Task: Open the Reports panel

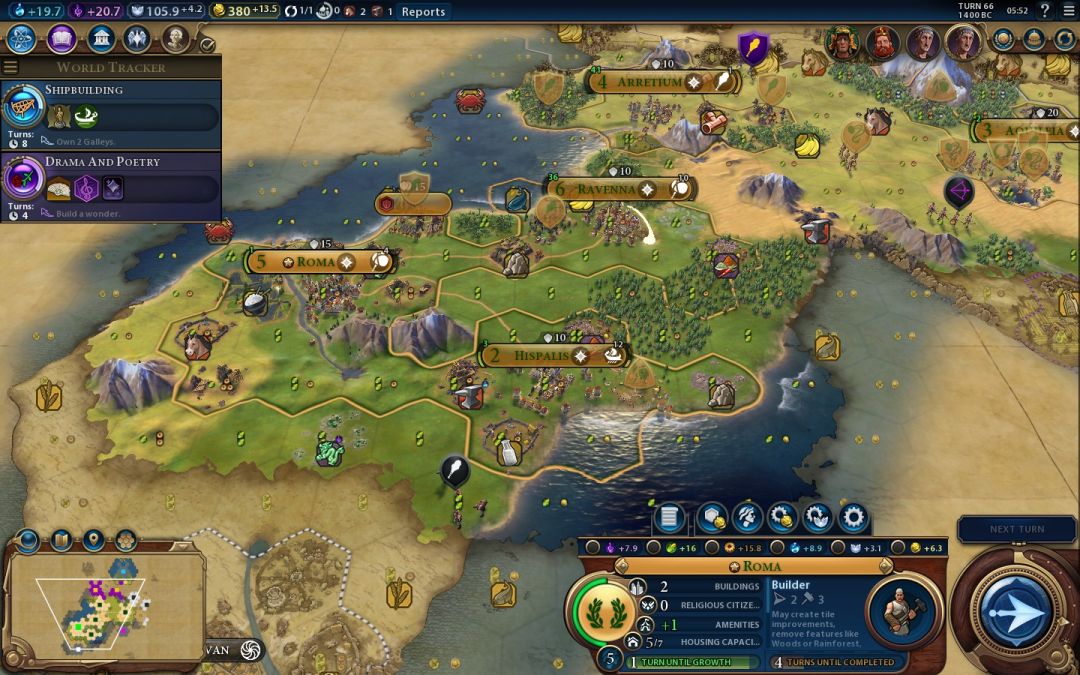Action: (x=423, y=12)
